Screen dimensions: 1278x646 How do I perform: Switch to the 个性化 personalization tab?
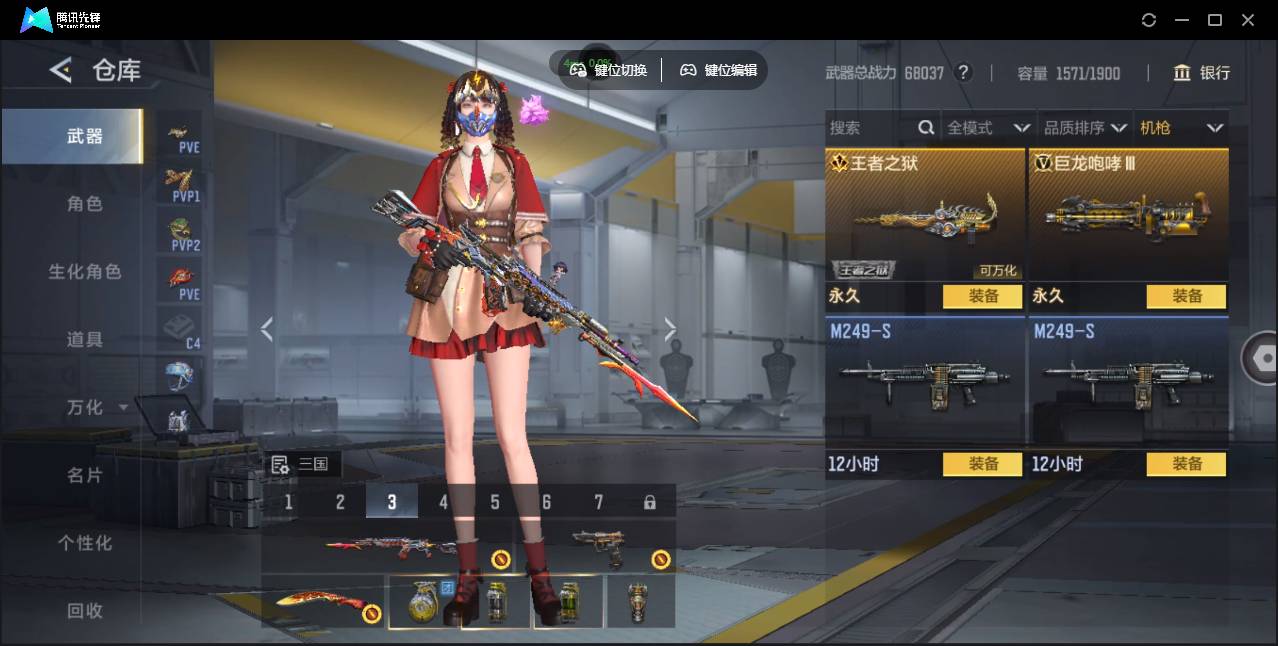point(85,543)
